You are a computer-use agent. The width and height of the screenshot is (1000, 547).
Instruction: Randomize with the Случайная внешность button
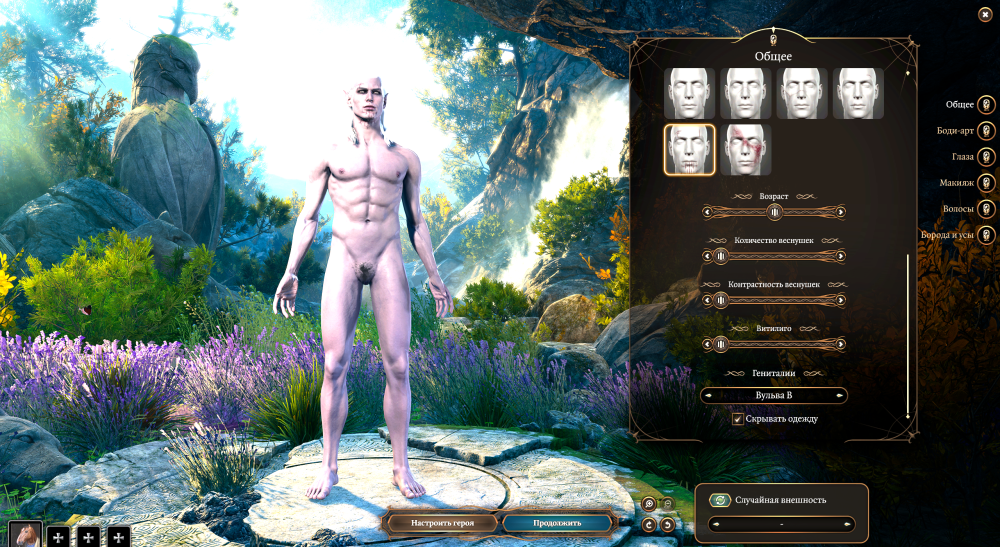(720, 500)
